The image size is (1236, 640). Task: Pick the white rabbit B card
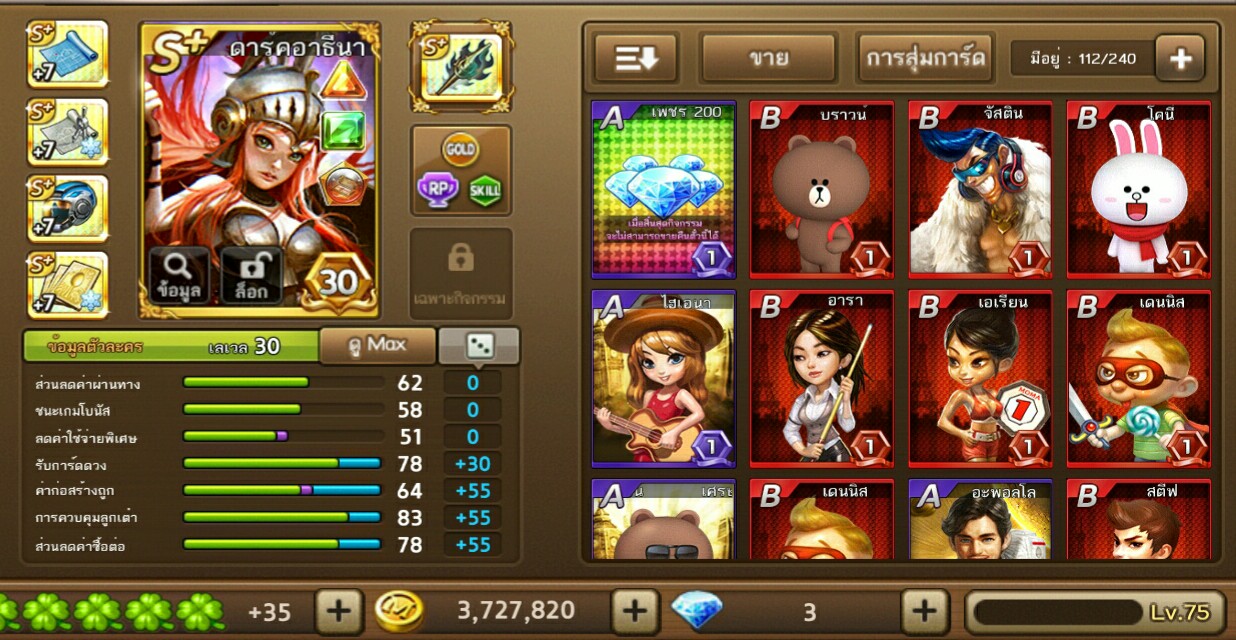tap(1138, 189)
